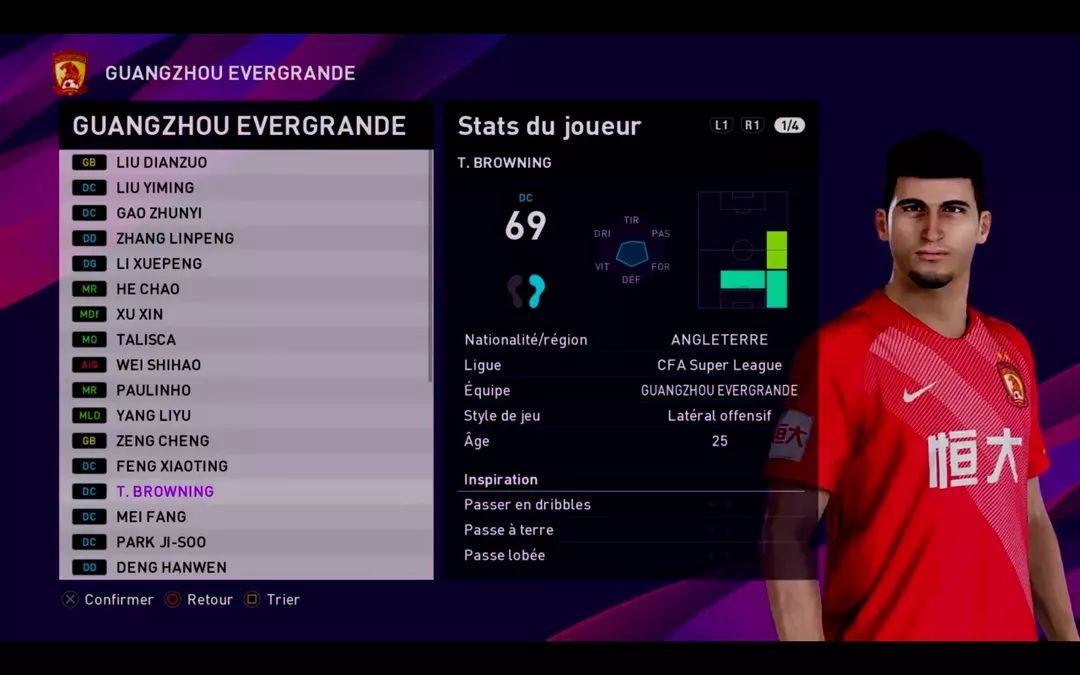Choose Liu Yiming from the squad list
The width and height of the screenshot is (1080, 675).
(245, 187)
